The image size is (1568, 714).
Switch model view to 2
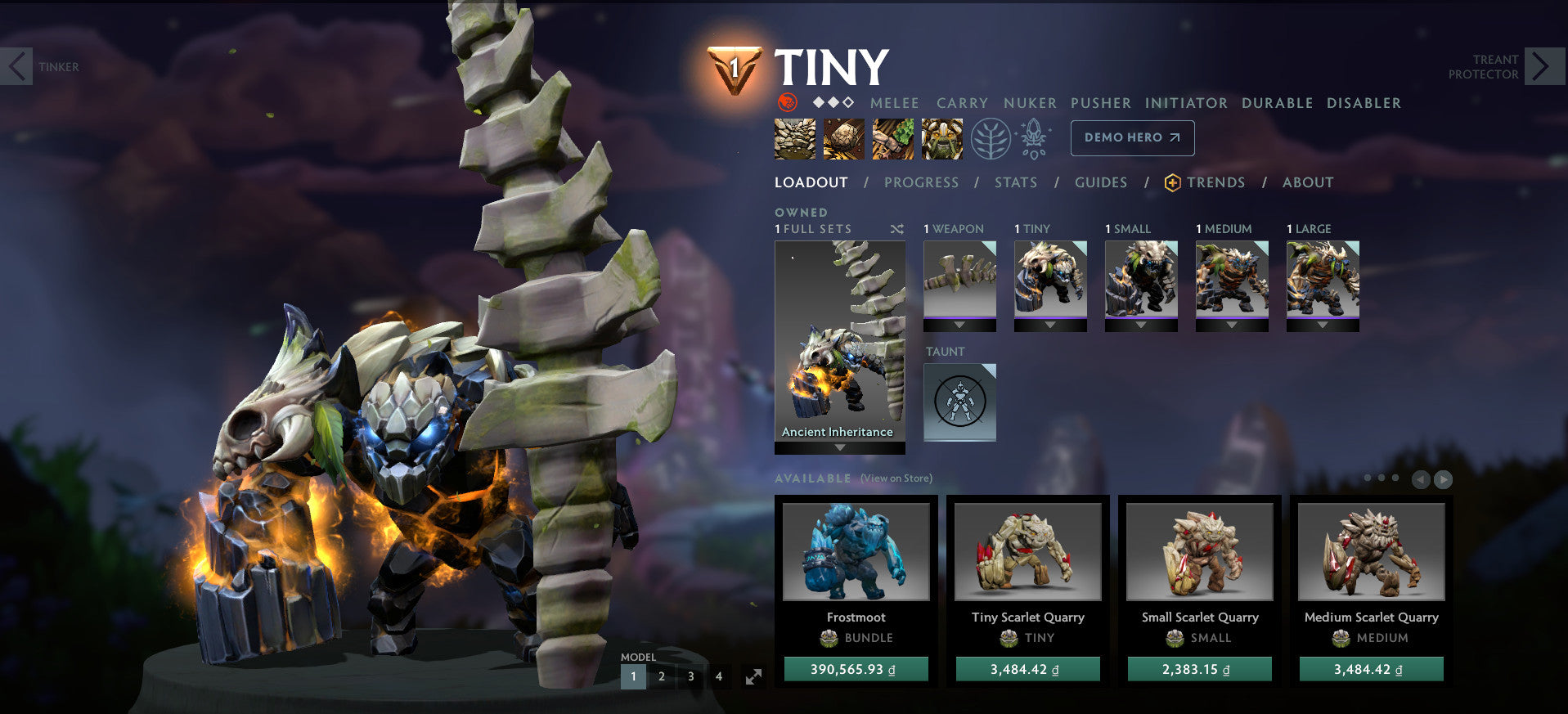(x=662, y=676)
